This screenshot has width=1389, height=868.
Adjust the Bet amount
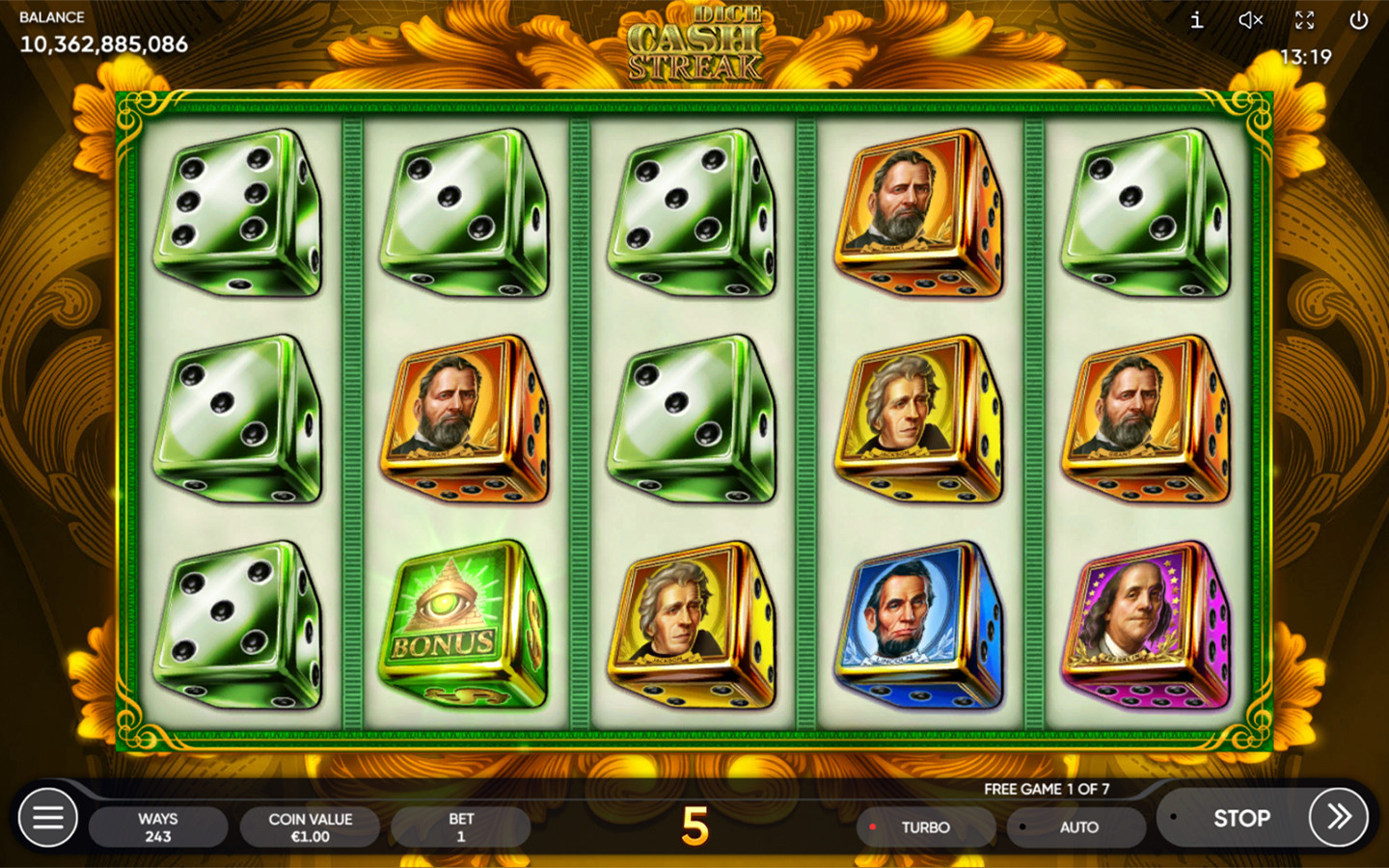[x=460, y=827]
